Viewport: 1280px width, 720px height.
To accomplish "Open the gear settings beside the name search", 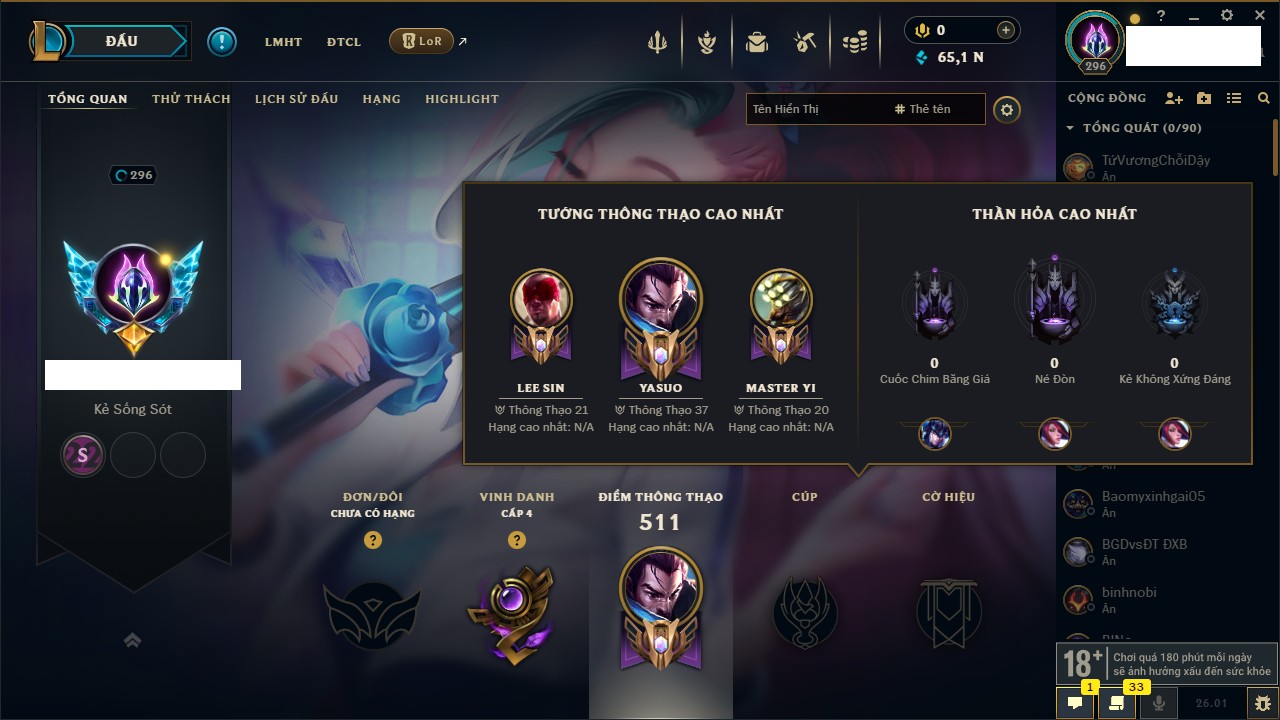I will (1007, 110).
